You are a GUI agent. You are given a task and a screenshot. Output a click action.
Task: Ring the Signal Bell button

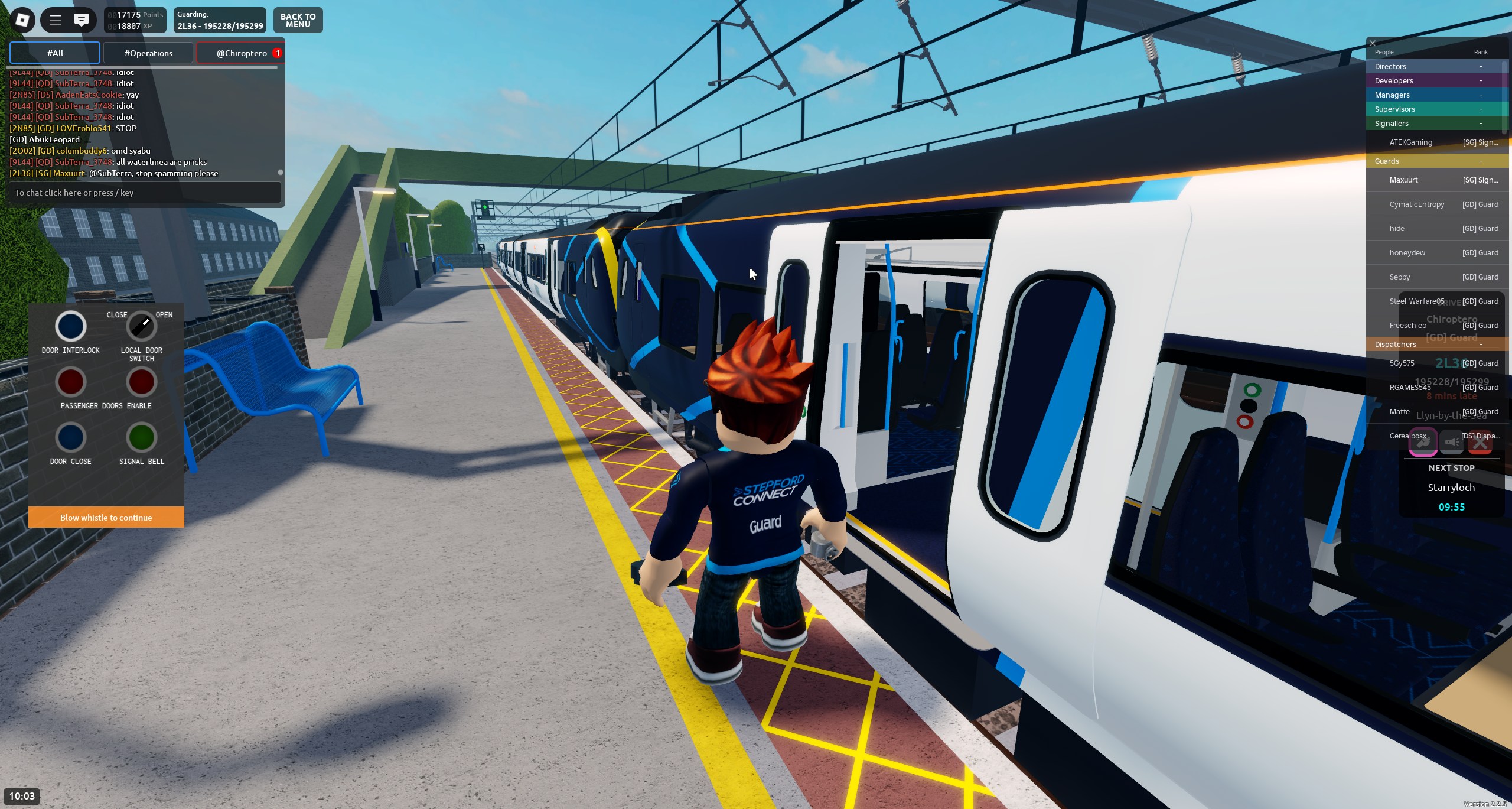click(142, 438)
